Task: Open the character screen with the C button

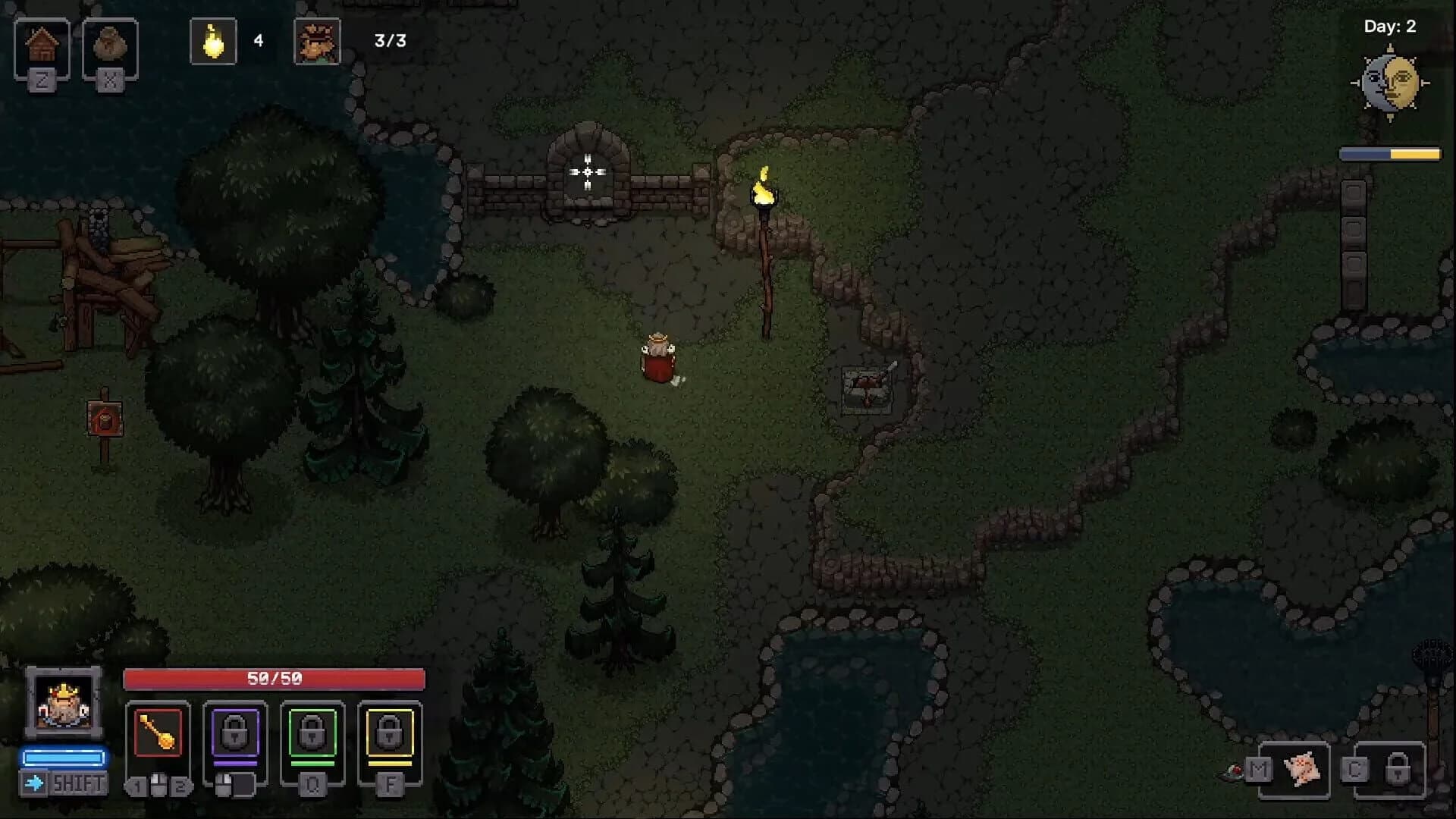Action: pyautogui.click(x=1354, y=770)
